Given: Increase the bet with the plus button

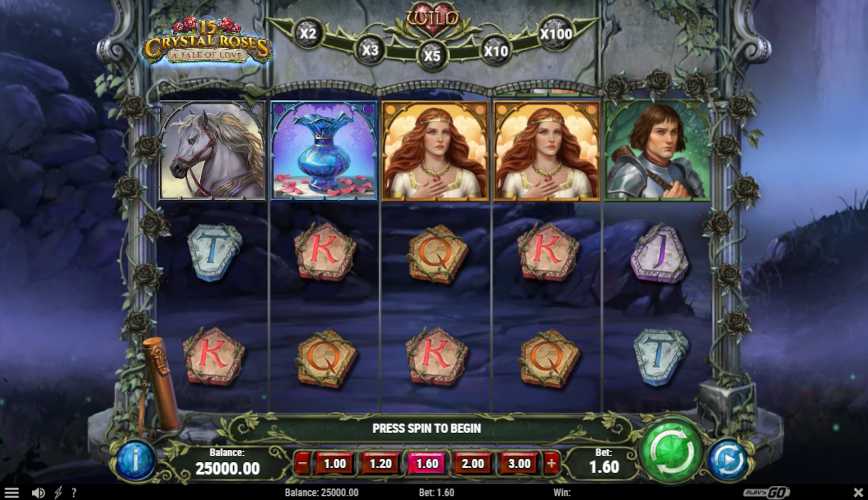Looking at the screenshot, I should pos(551,464).
